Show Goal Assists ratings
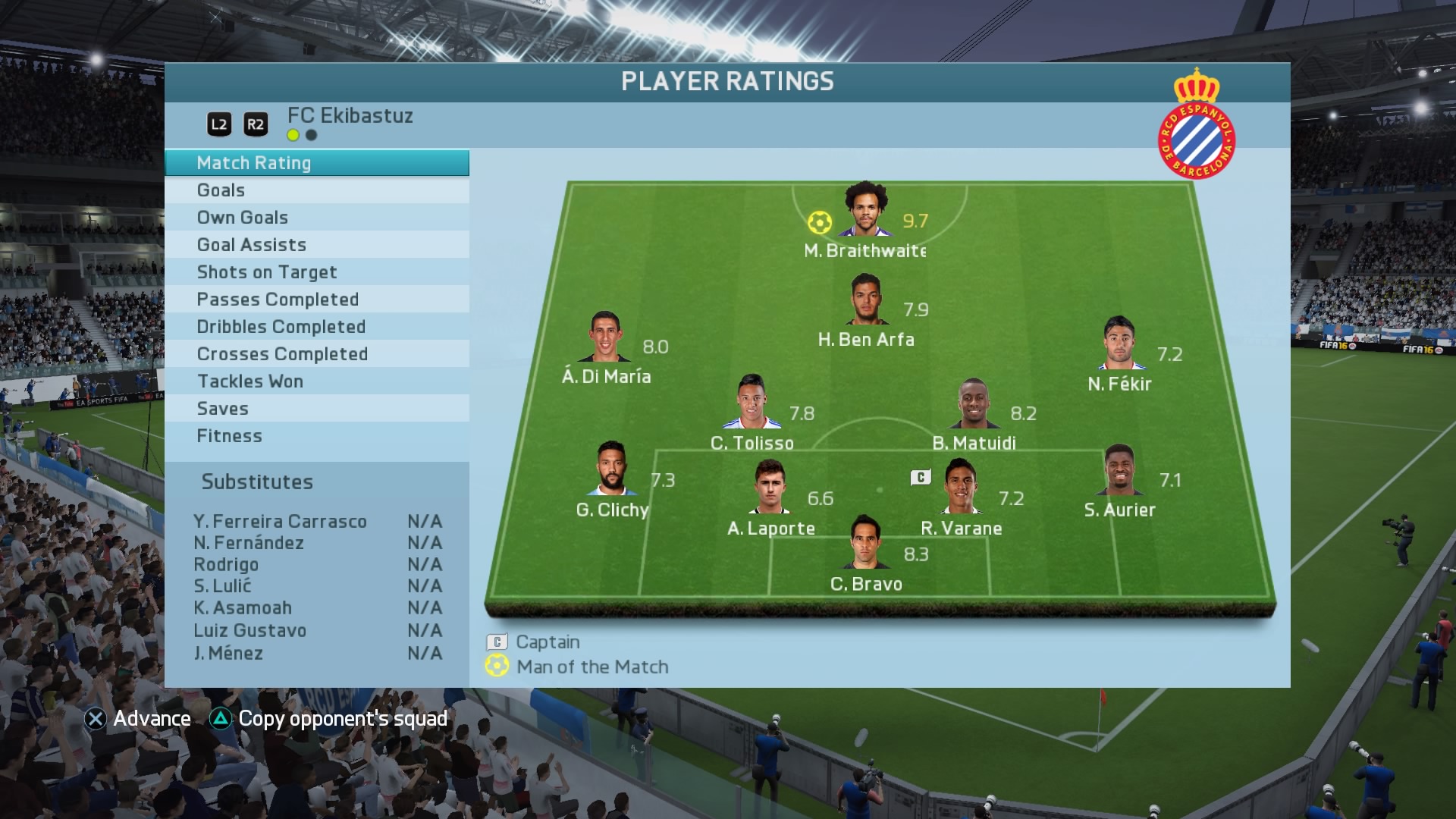 (316, 245)
